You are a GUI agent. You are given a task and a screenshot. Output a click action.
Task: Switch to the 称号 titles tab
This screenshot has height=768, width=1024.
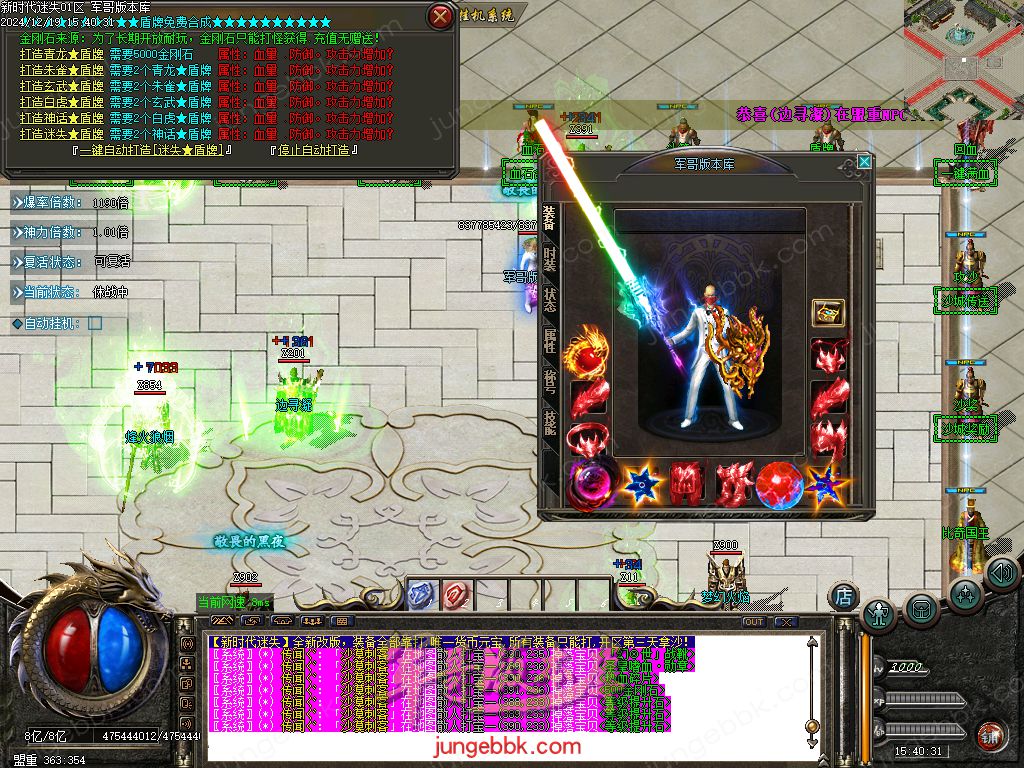coord(550,381)
